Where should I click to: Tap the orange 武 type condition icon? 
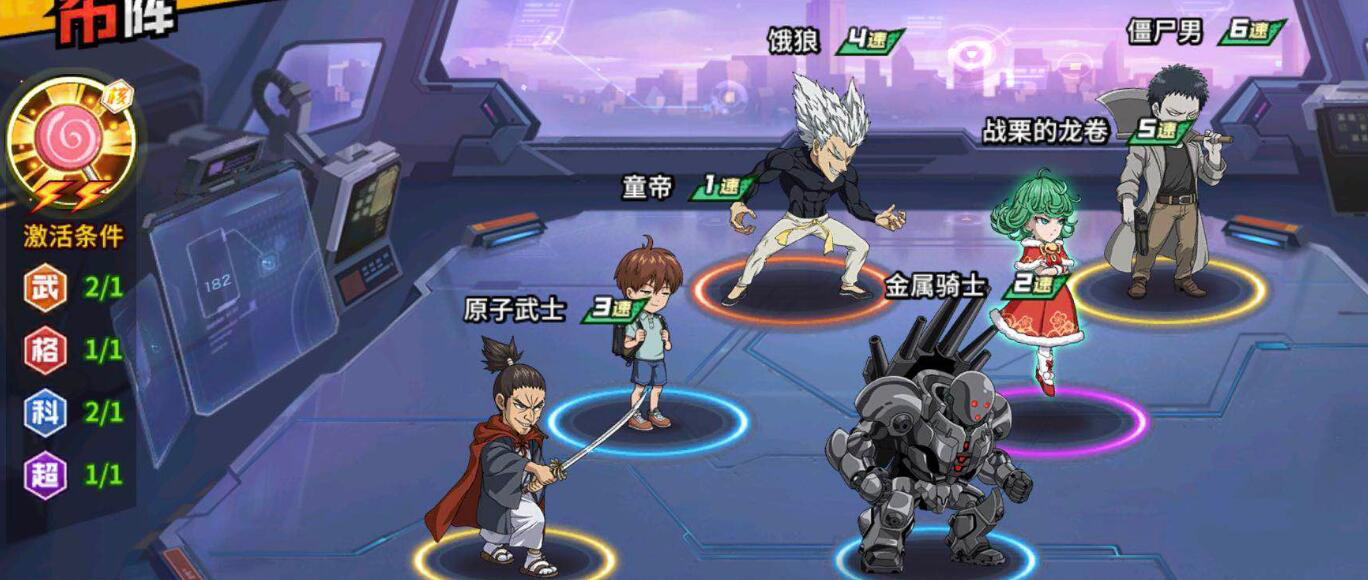[45, 288]
